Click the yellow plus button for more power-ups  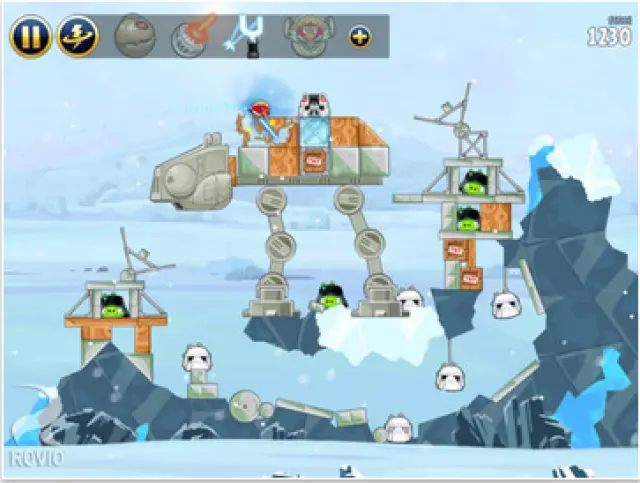click(359, 36)
